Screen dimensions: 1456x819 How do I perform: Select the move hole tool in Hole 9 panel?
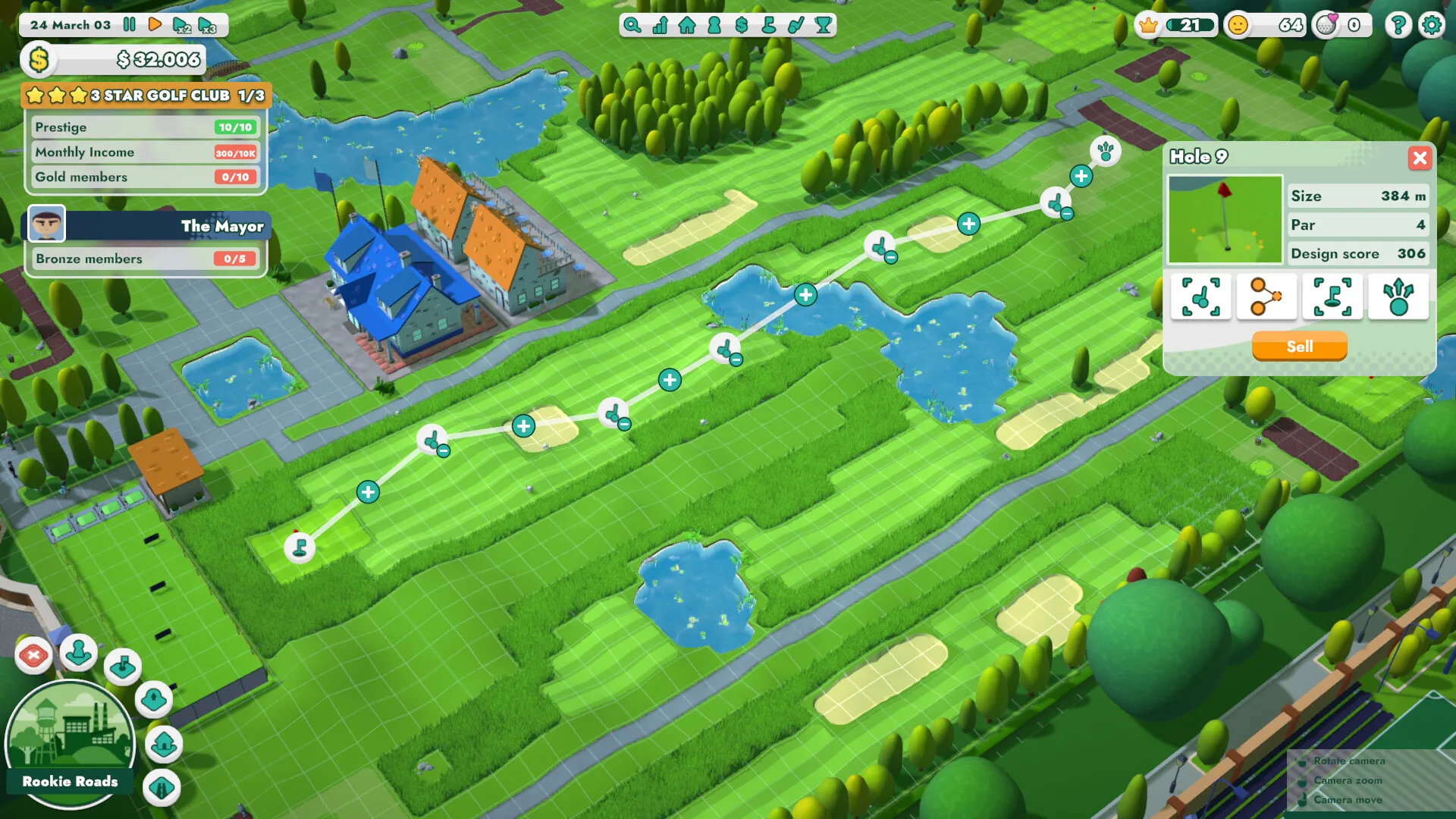click(1332, 297)
